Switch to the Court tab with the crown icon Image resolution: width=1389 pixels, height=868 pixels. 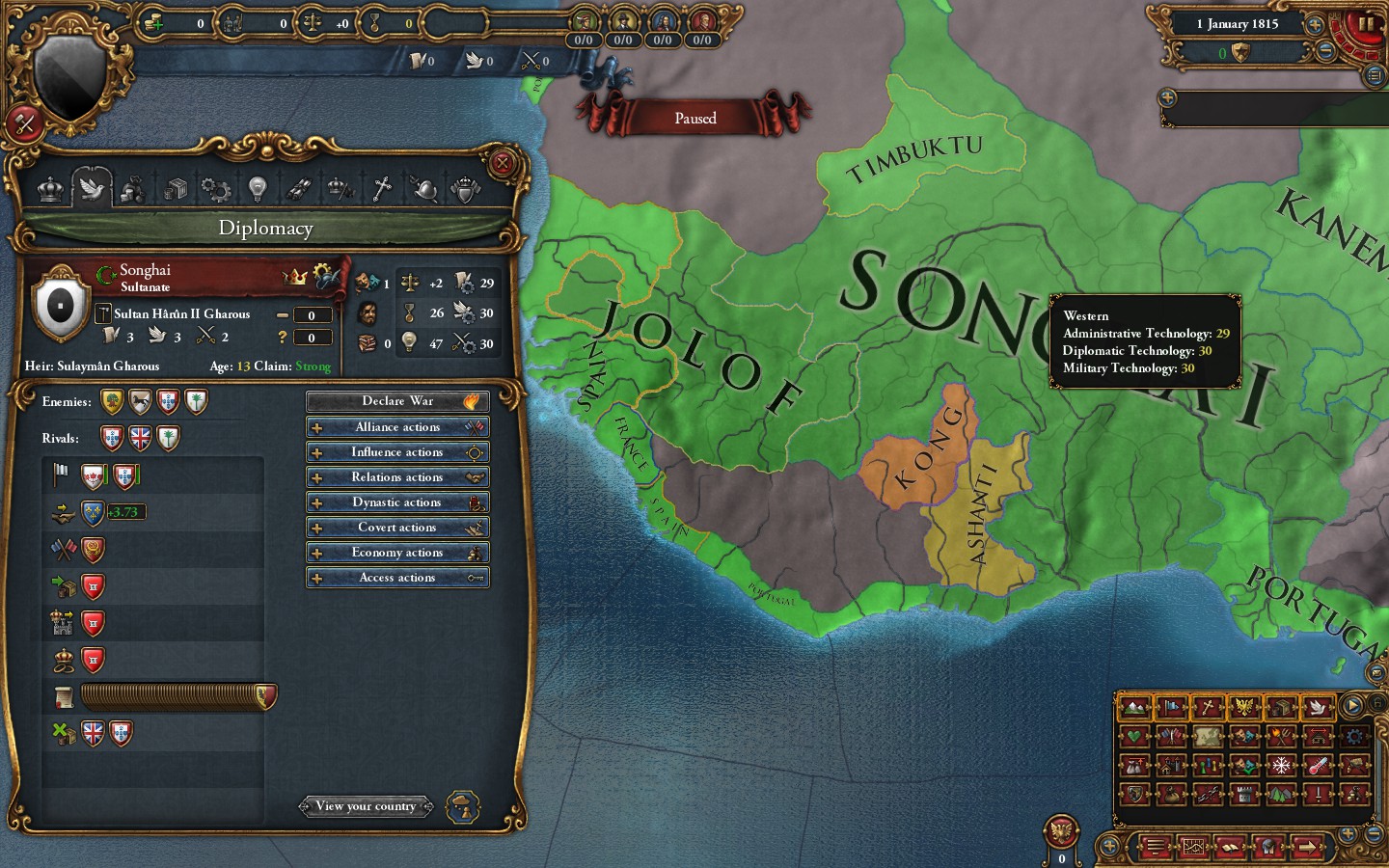click(48, 188)
